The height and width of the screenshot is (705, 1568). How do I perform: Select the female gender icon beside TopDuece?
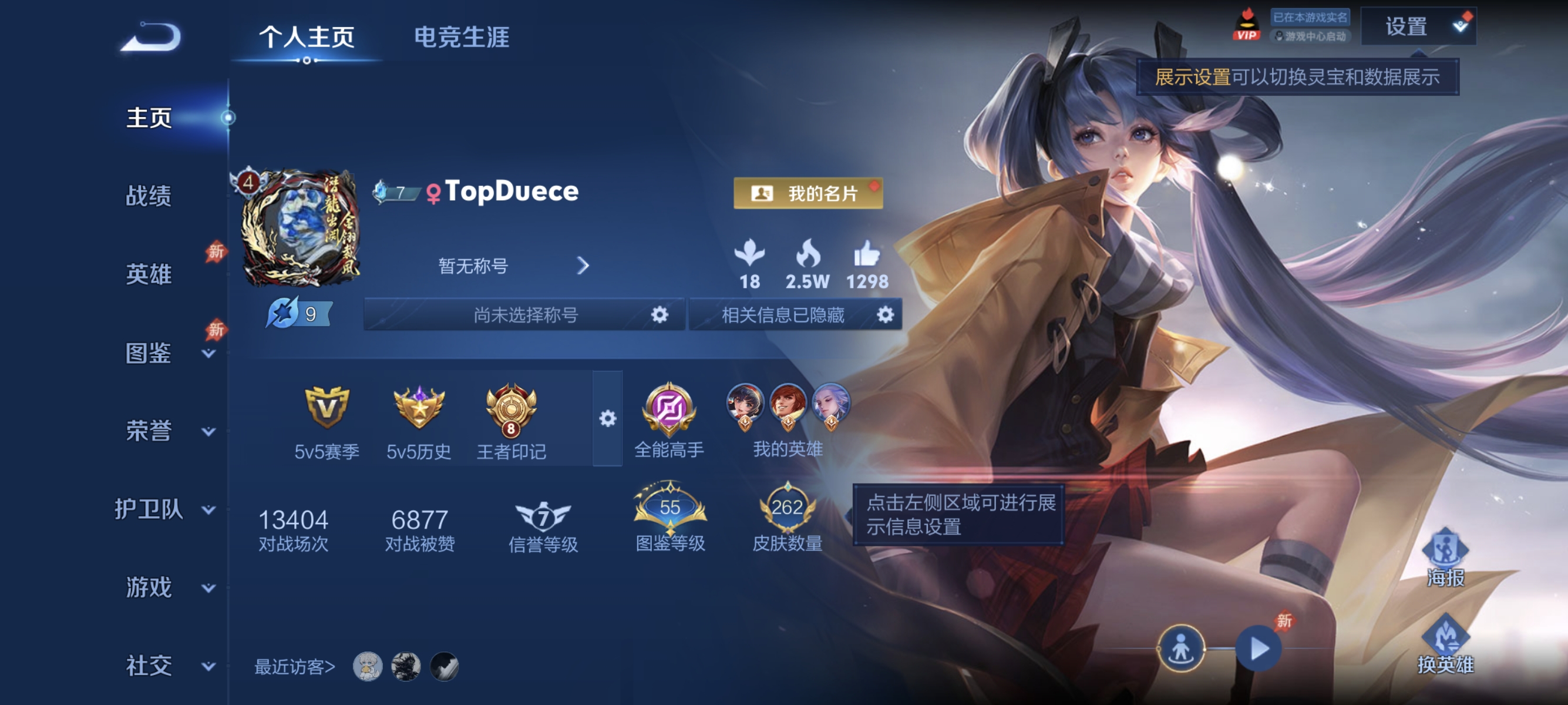(434, 192)
